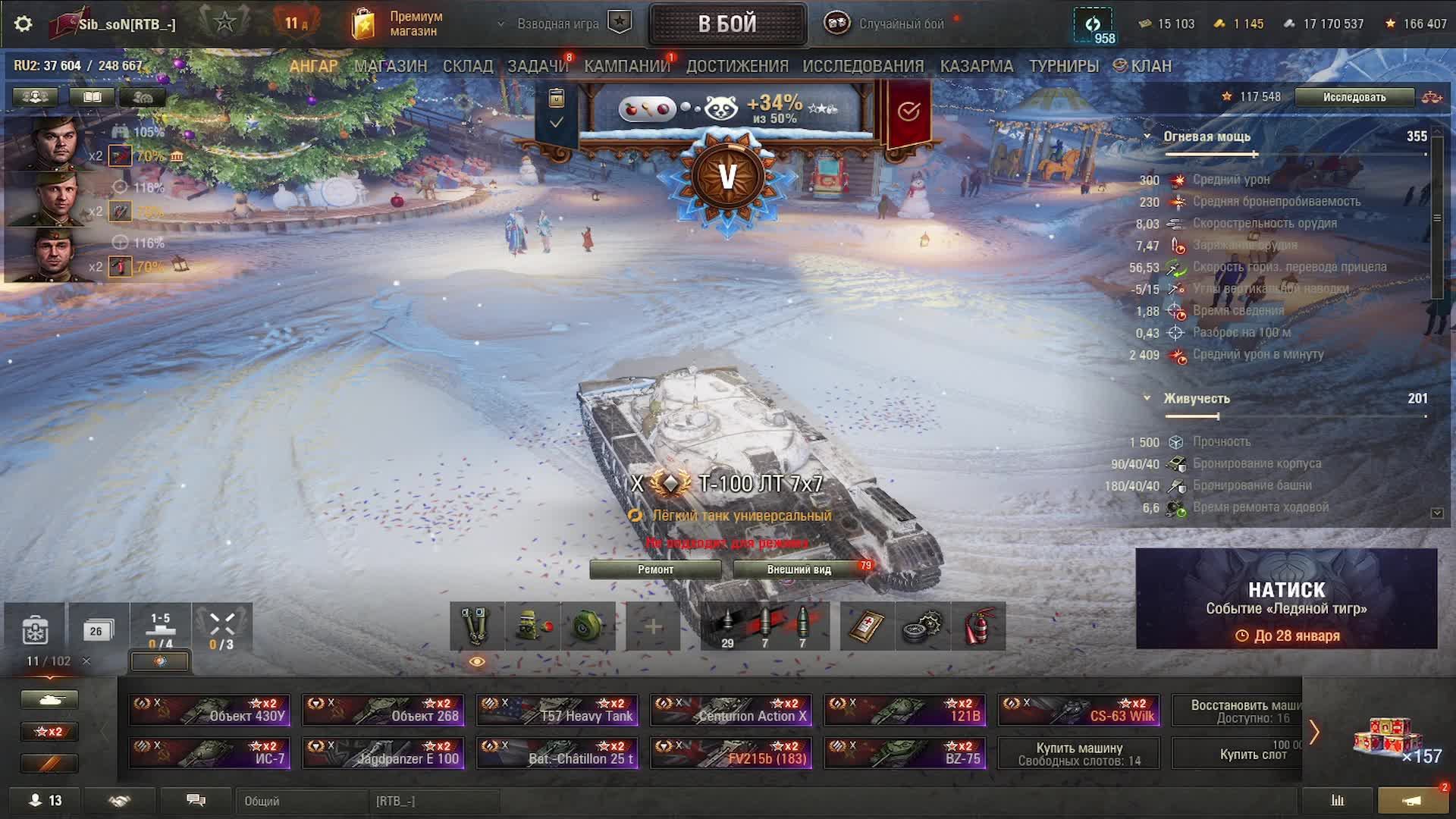This screenshot has width=1456, height=819.
Task: Select the fire extinguisher consumable slot
Action: click(978, 627)
